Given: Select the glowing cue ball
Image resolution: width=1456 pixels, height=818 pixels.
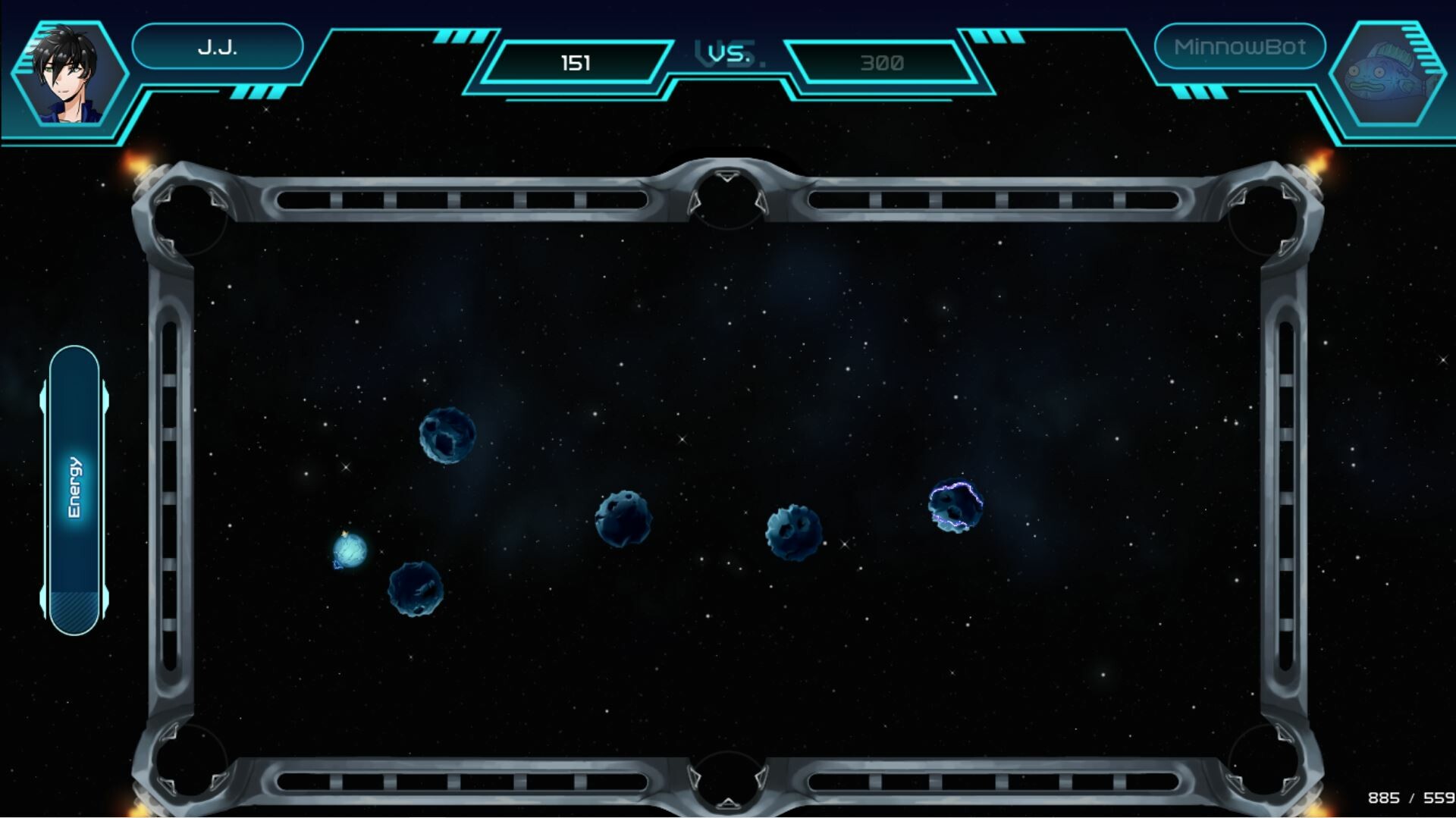Looking at the screenshot, I should pos(348,551).
